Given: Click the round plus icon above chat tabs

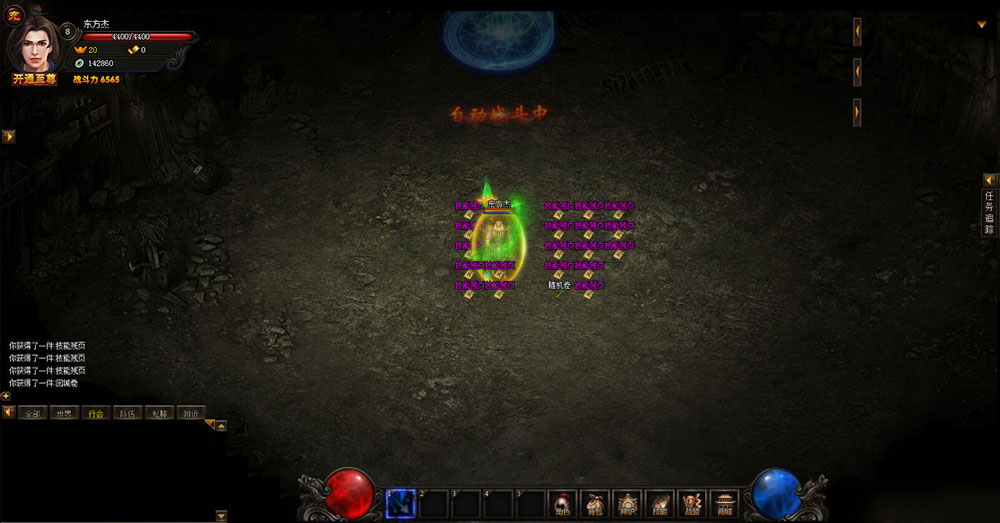Looking at the screenshot, I should pyautogui.click(x=6, y=396).
